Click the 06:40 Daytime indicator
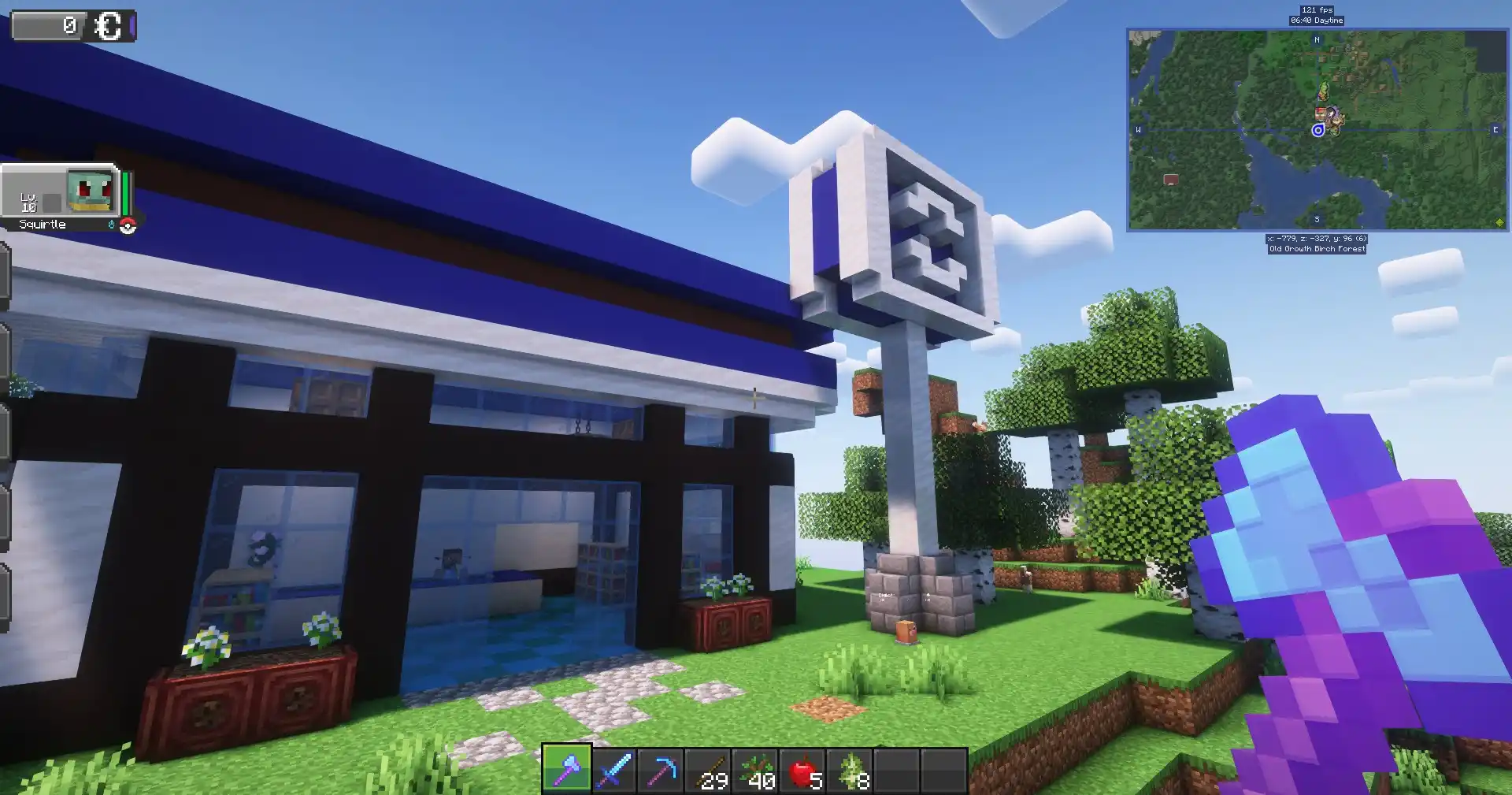The image size is (1512, 795). [1317, 20]
